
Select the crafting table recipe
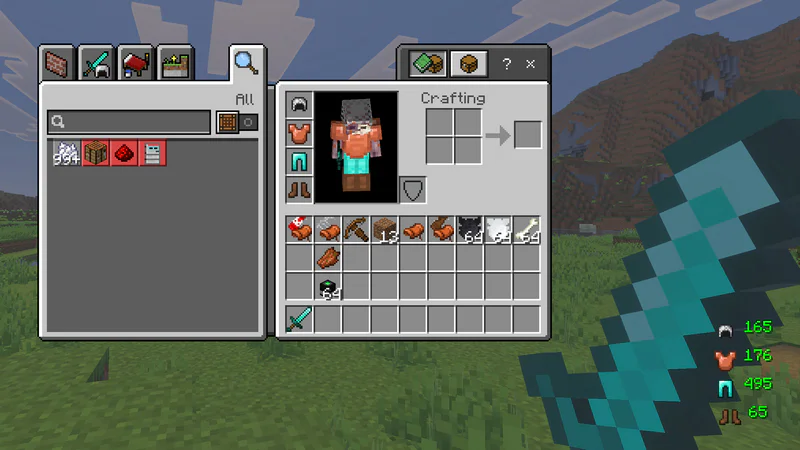pyautogui.click(x=96, y=153)
